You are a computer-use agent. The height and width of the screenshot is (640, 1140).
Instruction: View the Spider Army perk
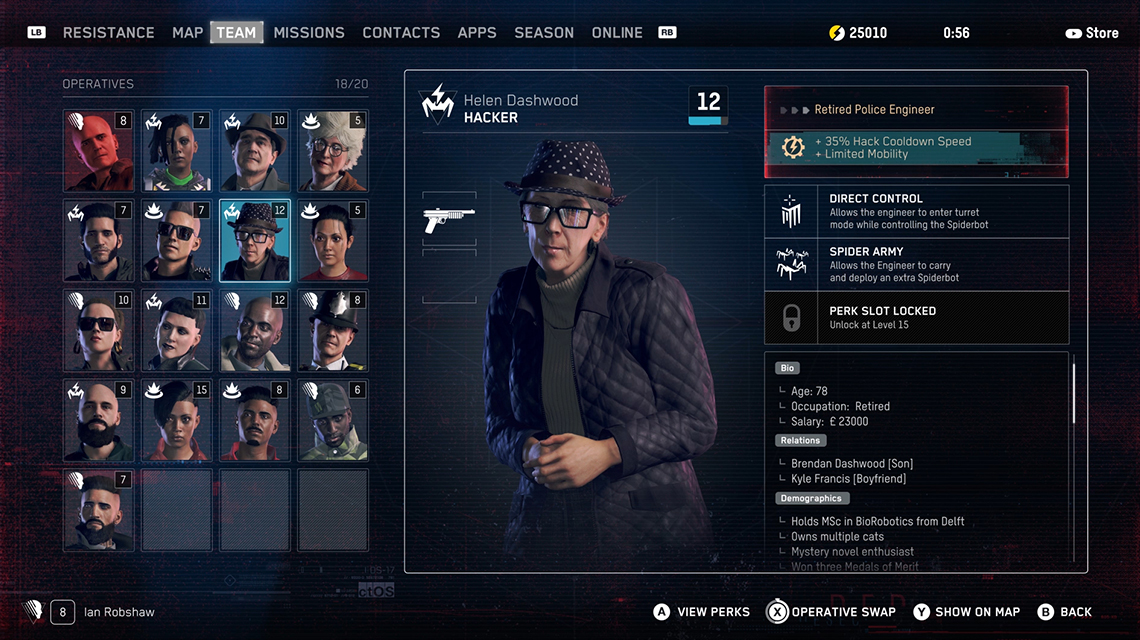click(x=916, y=264)
